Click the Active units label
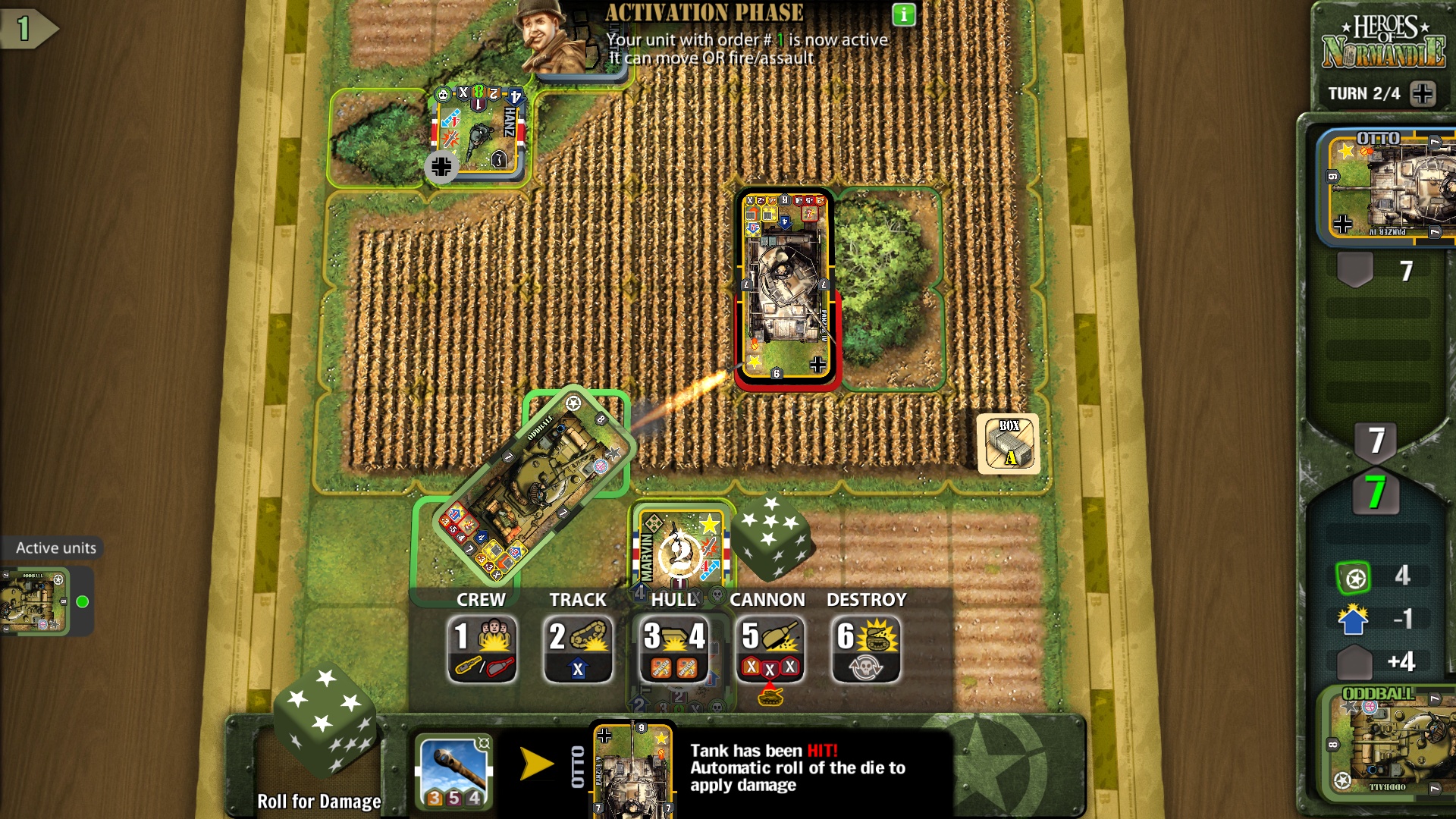Image resolution: width=1456 pixels, height=819 pixels. [x=55, y=548]
